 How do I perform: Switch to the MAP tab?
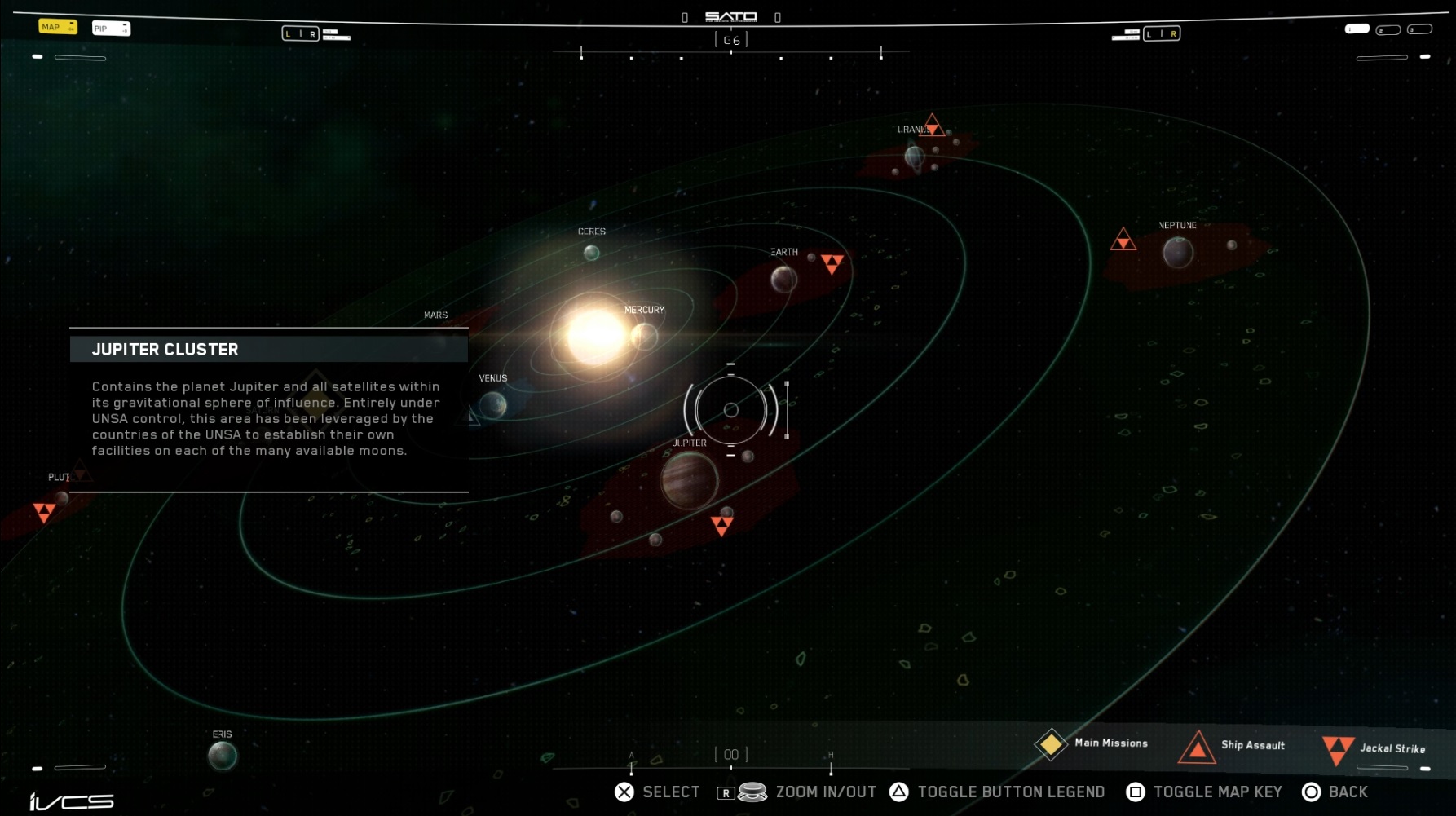57,27
